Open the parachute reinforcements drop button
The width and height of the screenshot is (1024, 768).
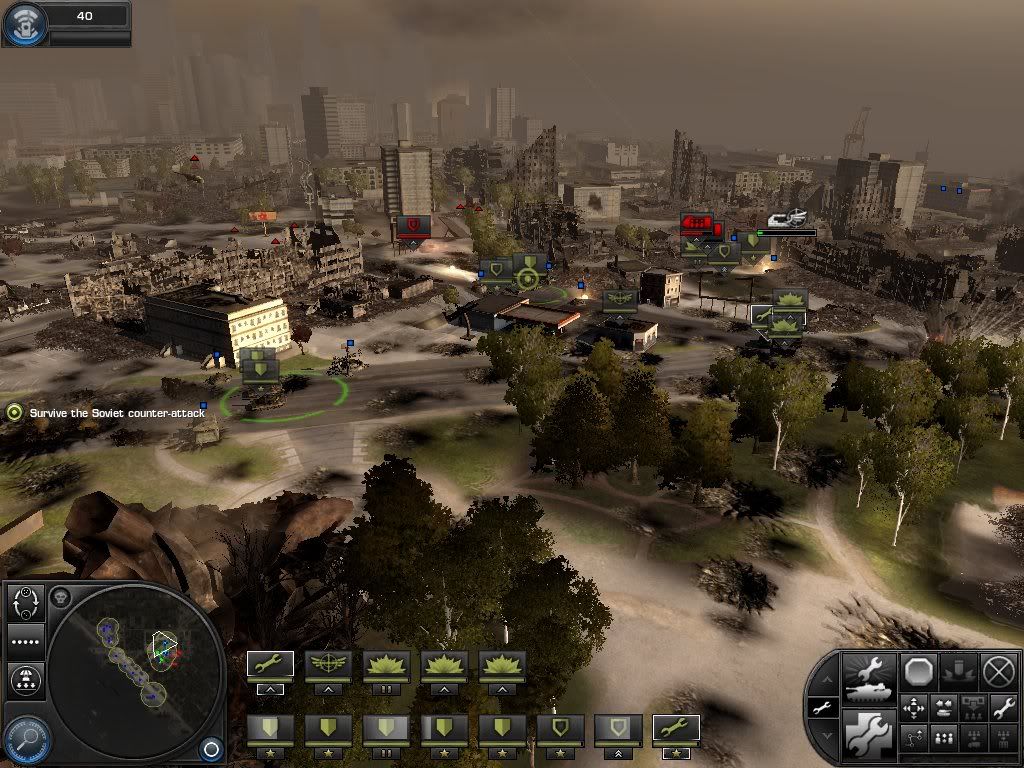tap(25, 680)
